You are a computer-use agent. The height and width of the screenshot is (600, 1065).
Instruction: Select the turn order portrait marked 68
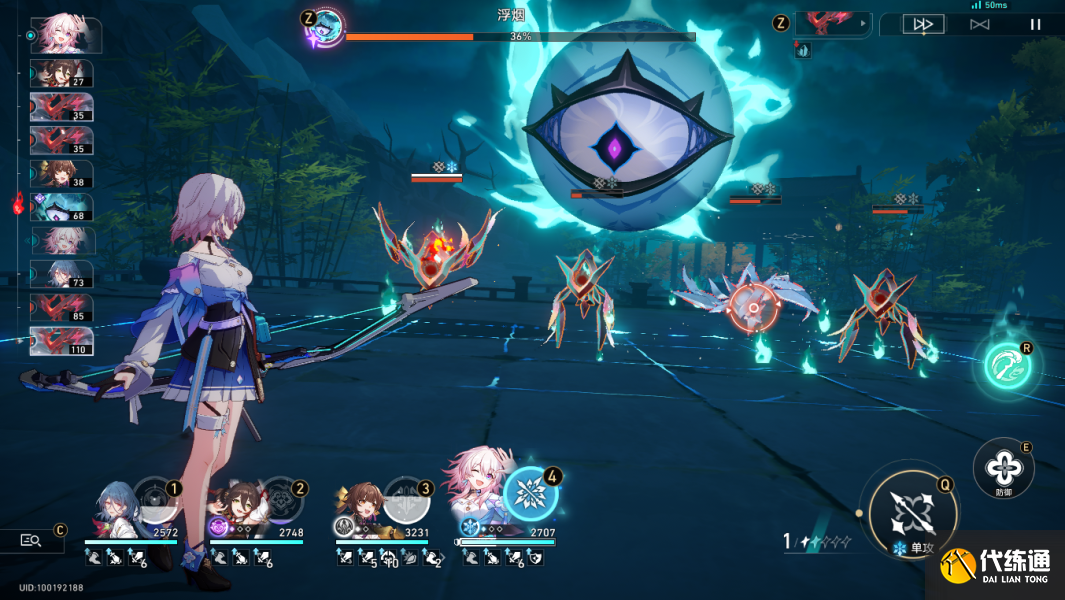[x=62, y=207]
